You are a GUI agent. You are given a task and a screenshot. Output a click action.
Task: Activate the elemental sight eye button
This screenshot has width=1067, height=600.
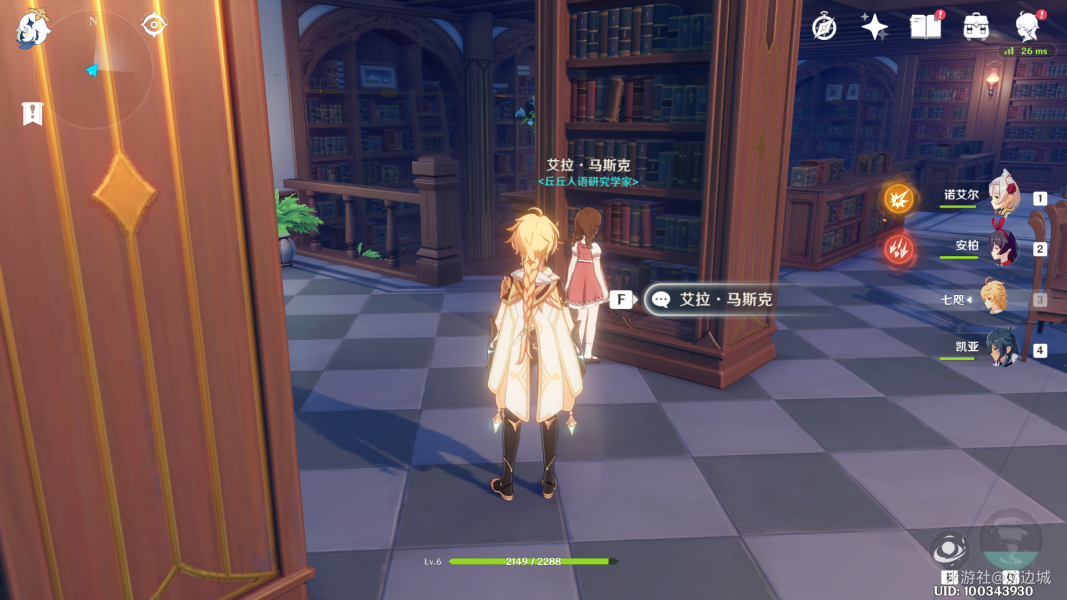948,549
